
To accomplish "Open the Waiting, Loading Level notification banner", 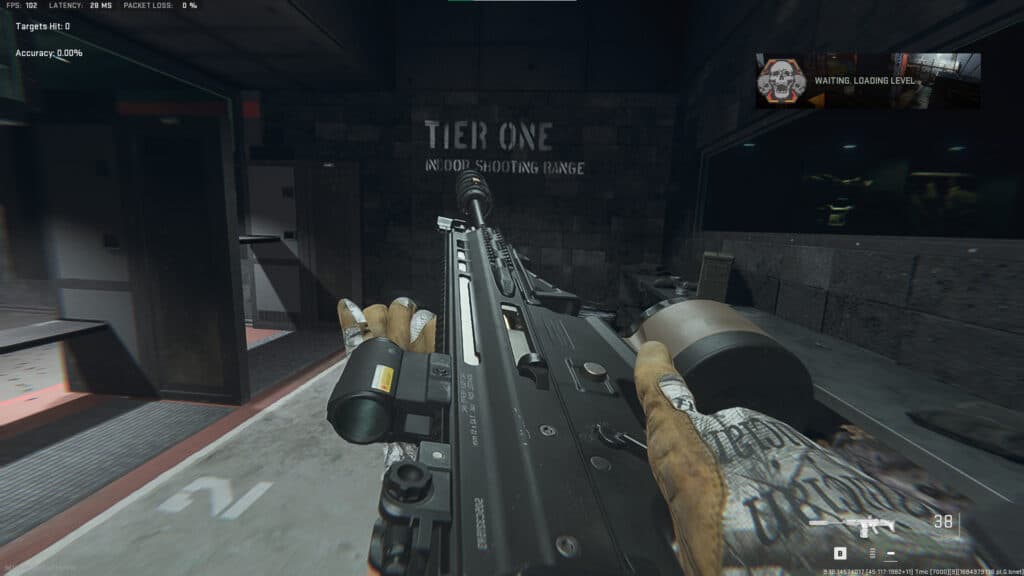I will 868,81.
